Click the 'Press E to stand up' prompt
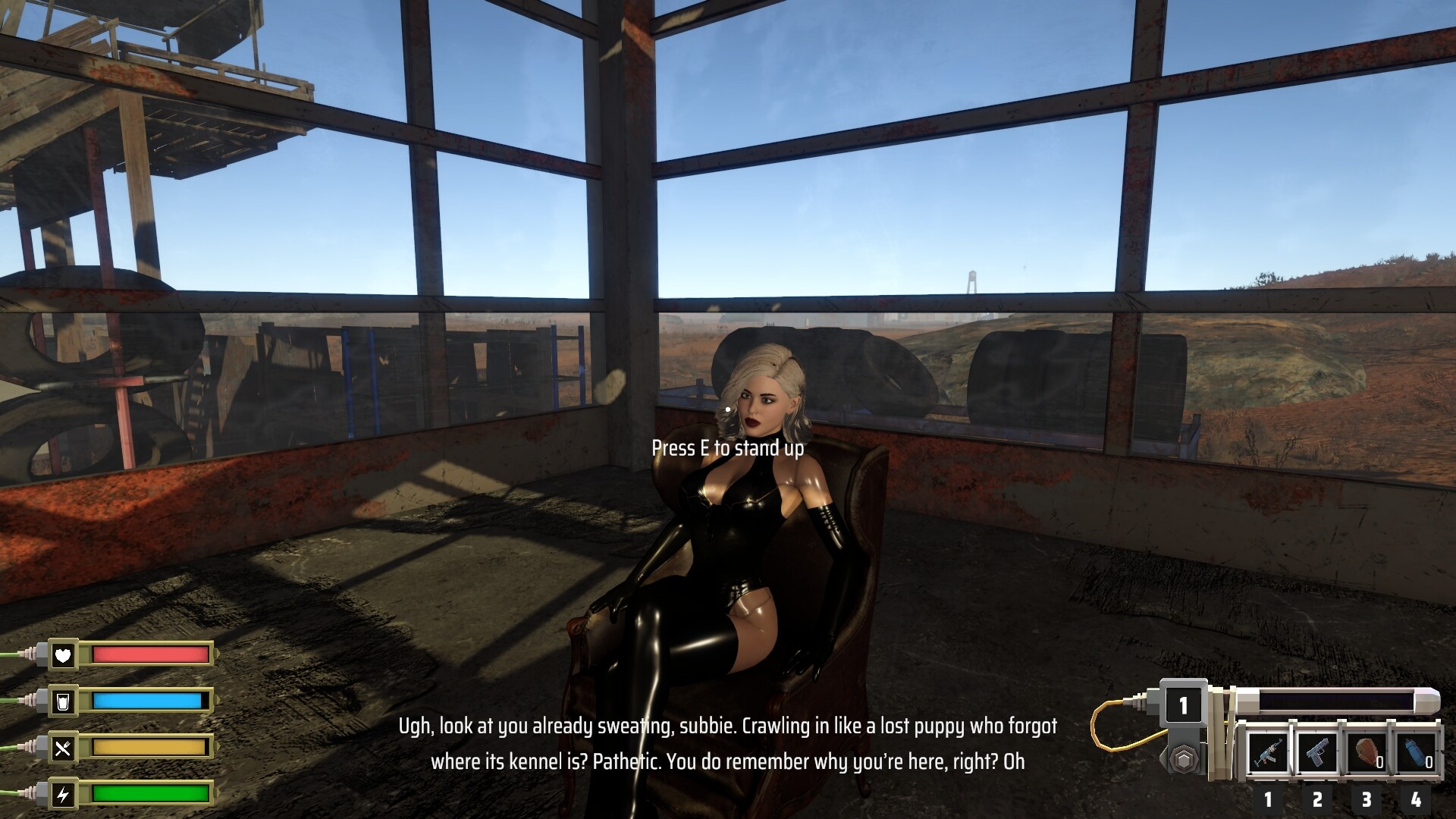This screenshot has height=819, width=1456. tap(729, 449)
